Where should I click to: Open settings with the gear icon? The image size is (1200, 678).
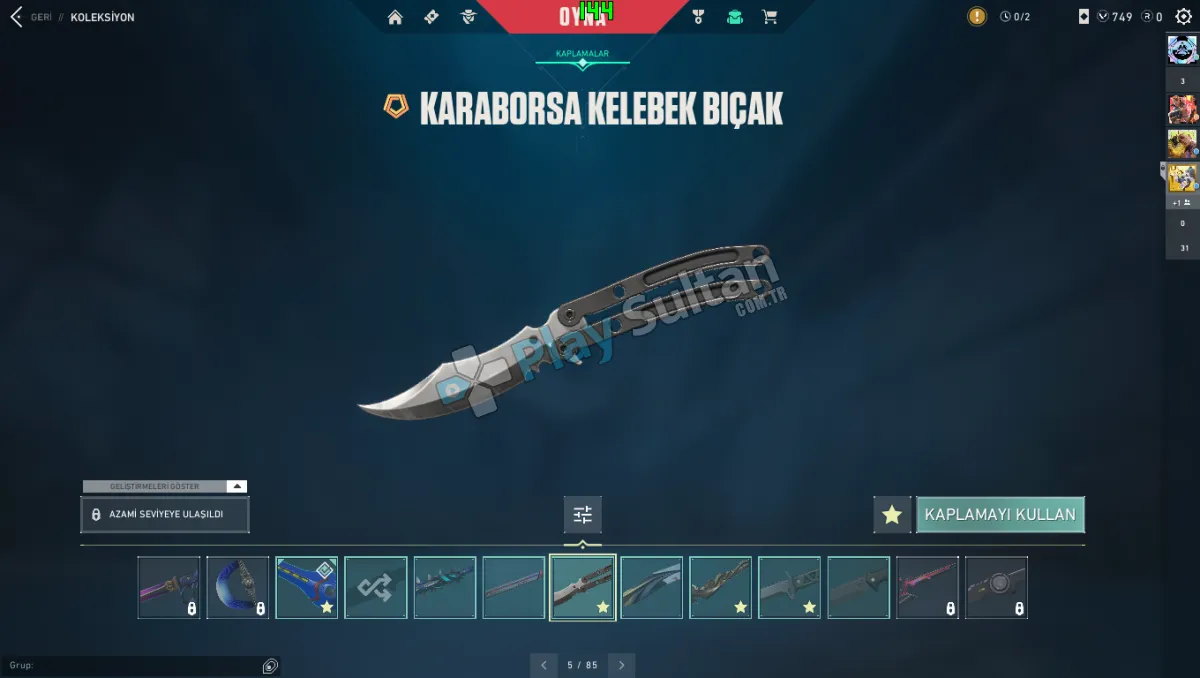pos(1184,17)
